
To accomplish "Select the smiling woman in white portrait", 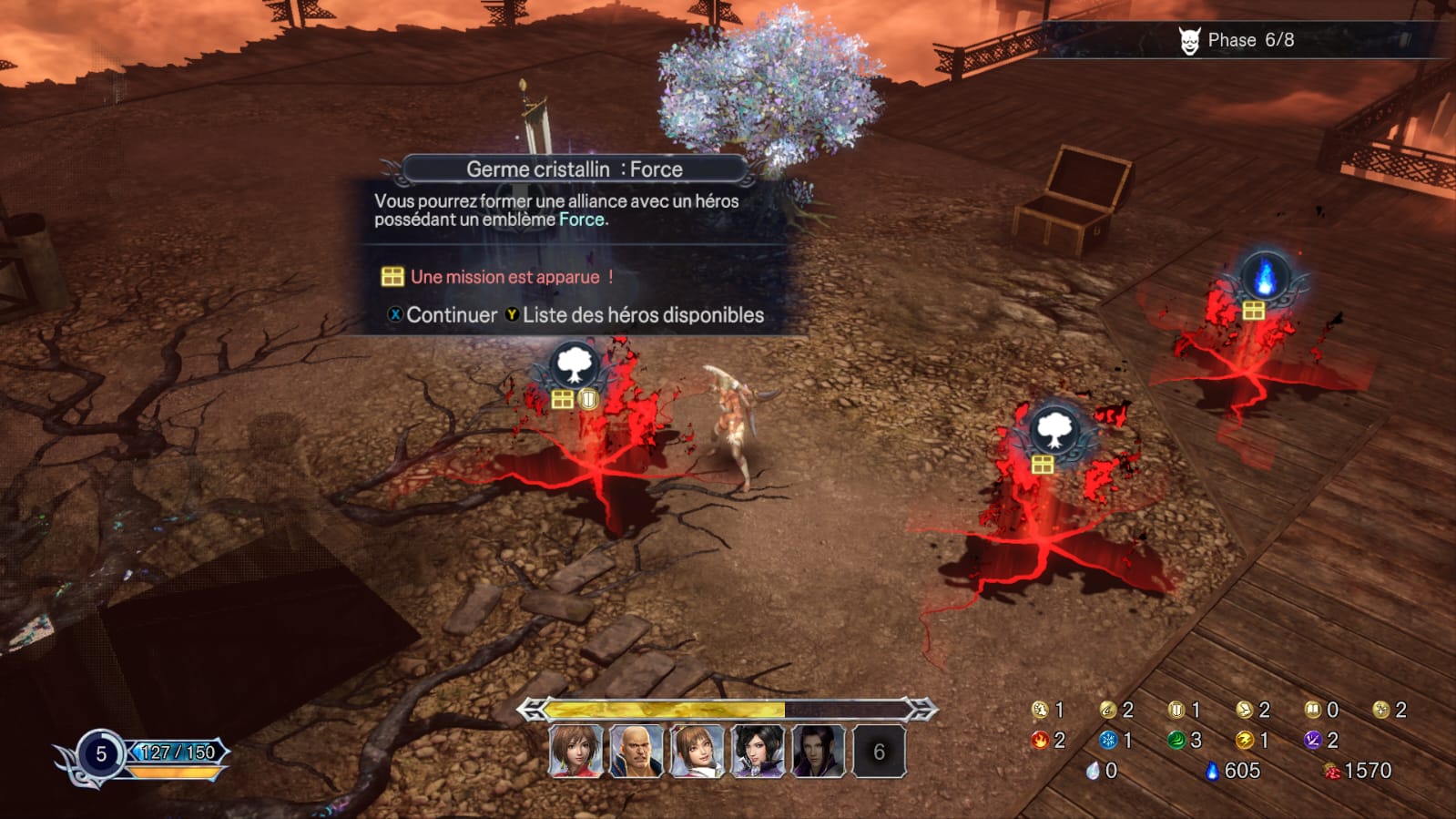I will 697,752.
